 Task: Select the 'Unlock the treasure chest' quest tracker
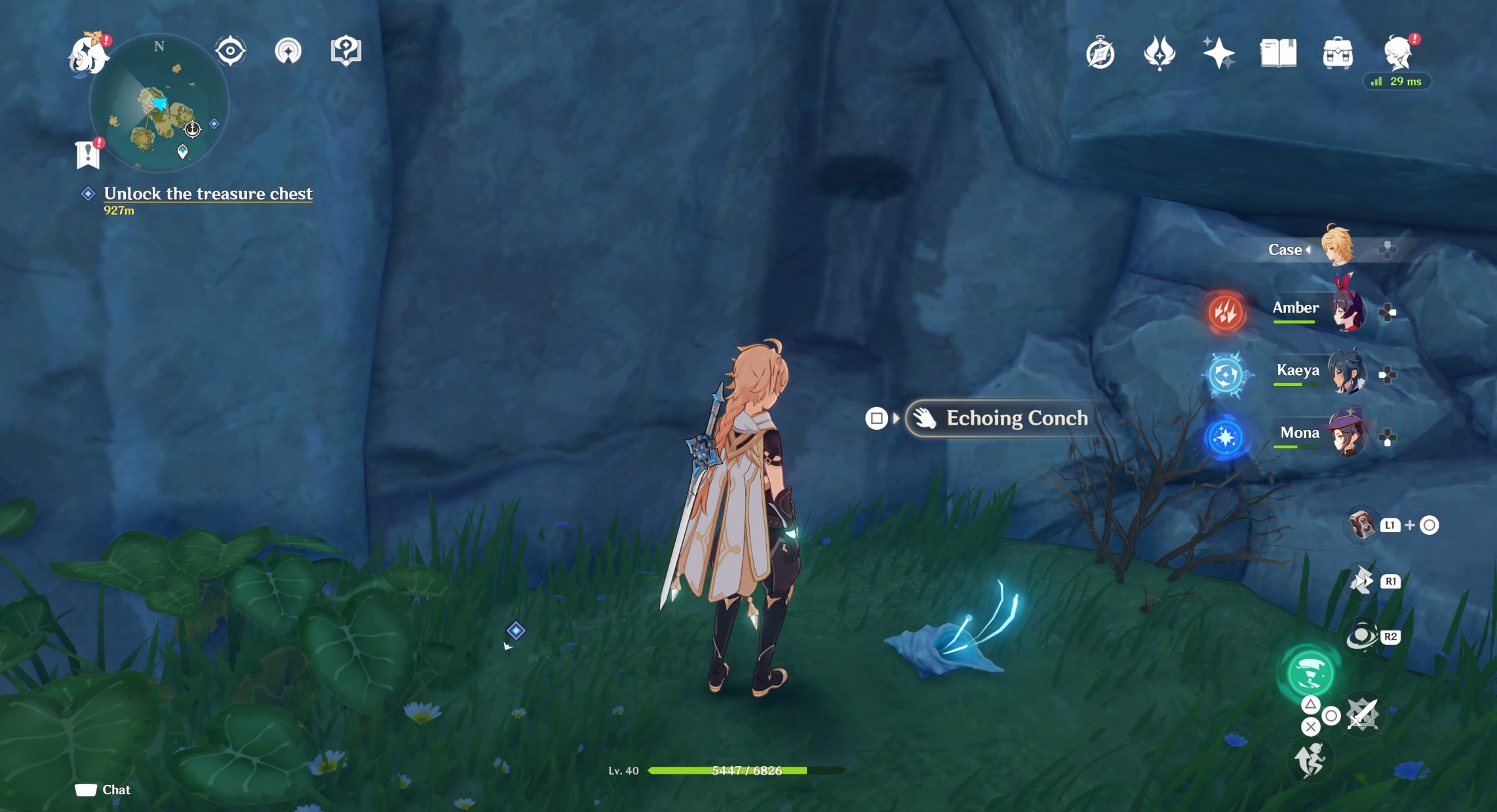pyautogui.click(x=208, y=194)
